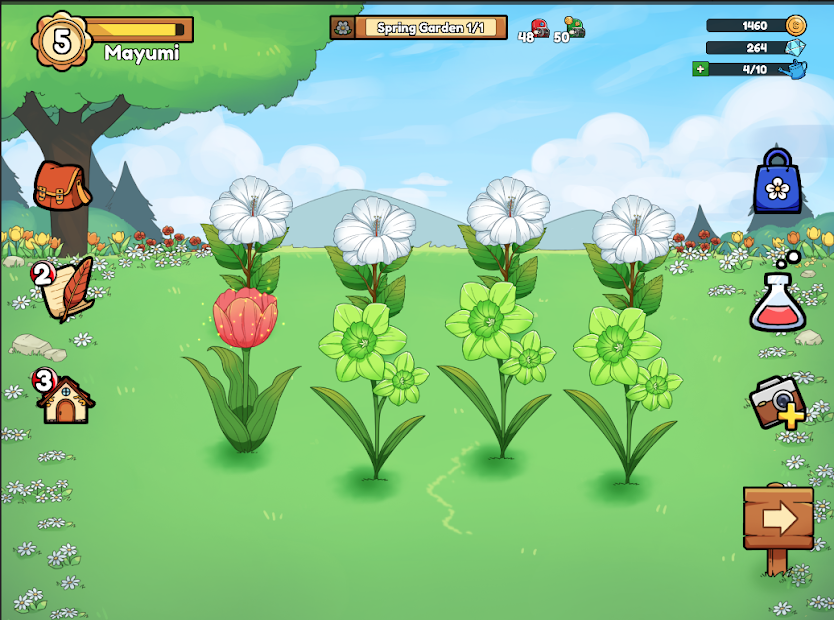The height and width of the screenshot is (620, 834).
Task: Tap the green plus to add water
Action: 700,69
